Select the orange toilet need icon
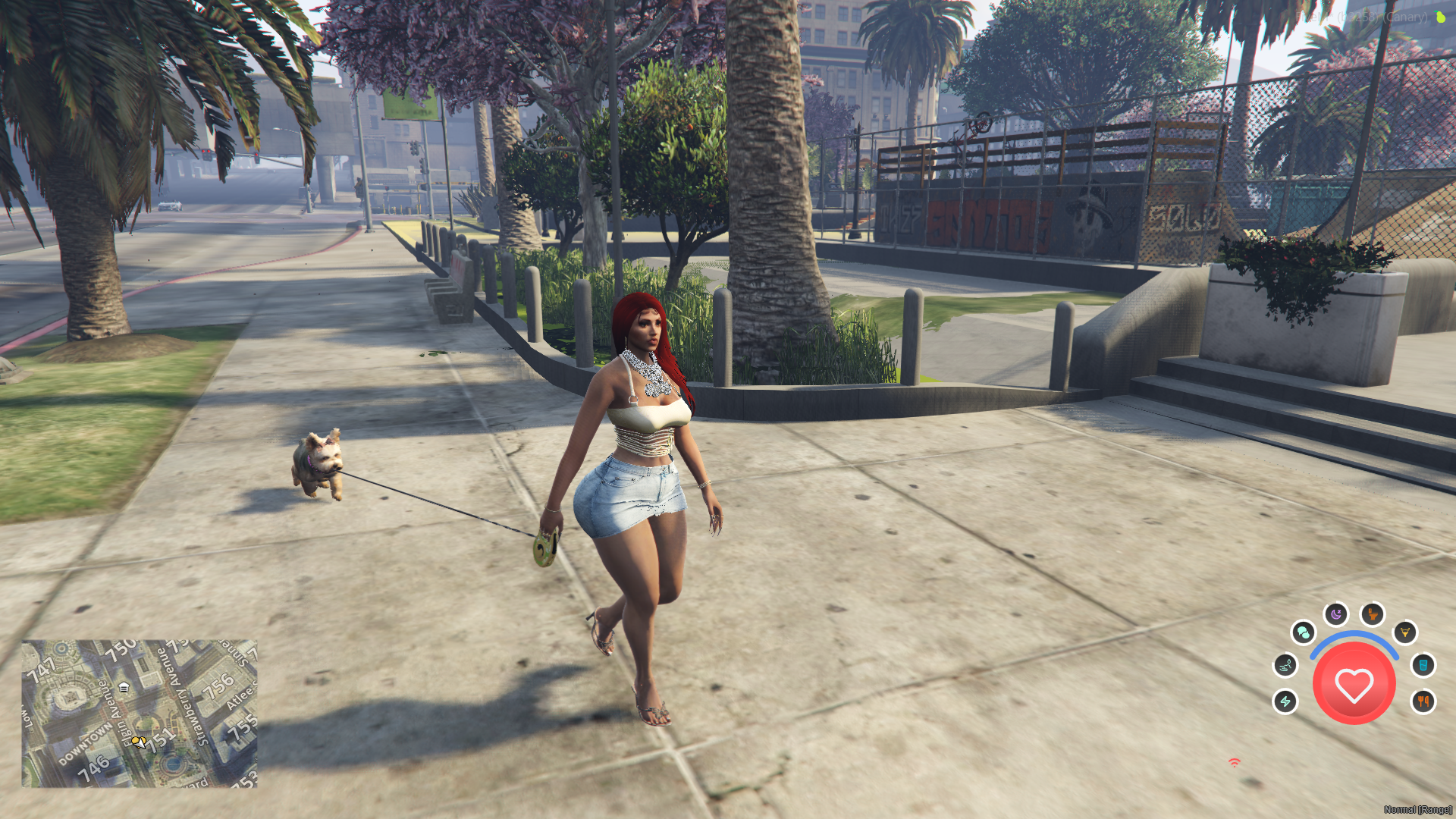The image size is (1456, 819). 1373,614
